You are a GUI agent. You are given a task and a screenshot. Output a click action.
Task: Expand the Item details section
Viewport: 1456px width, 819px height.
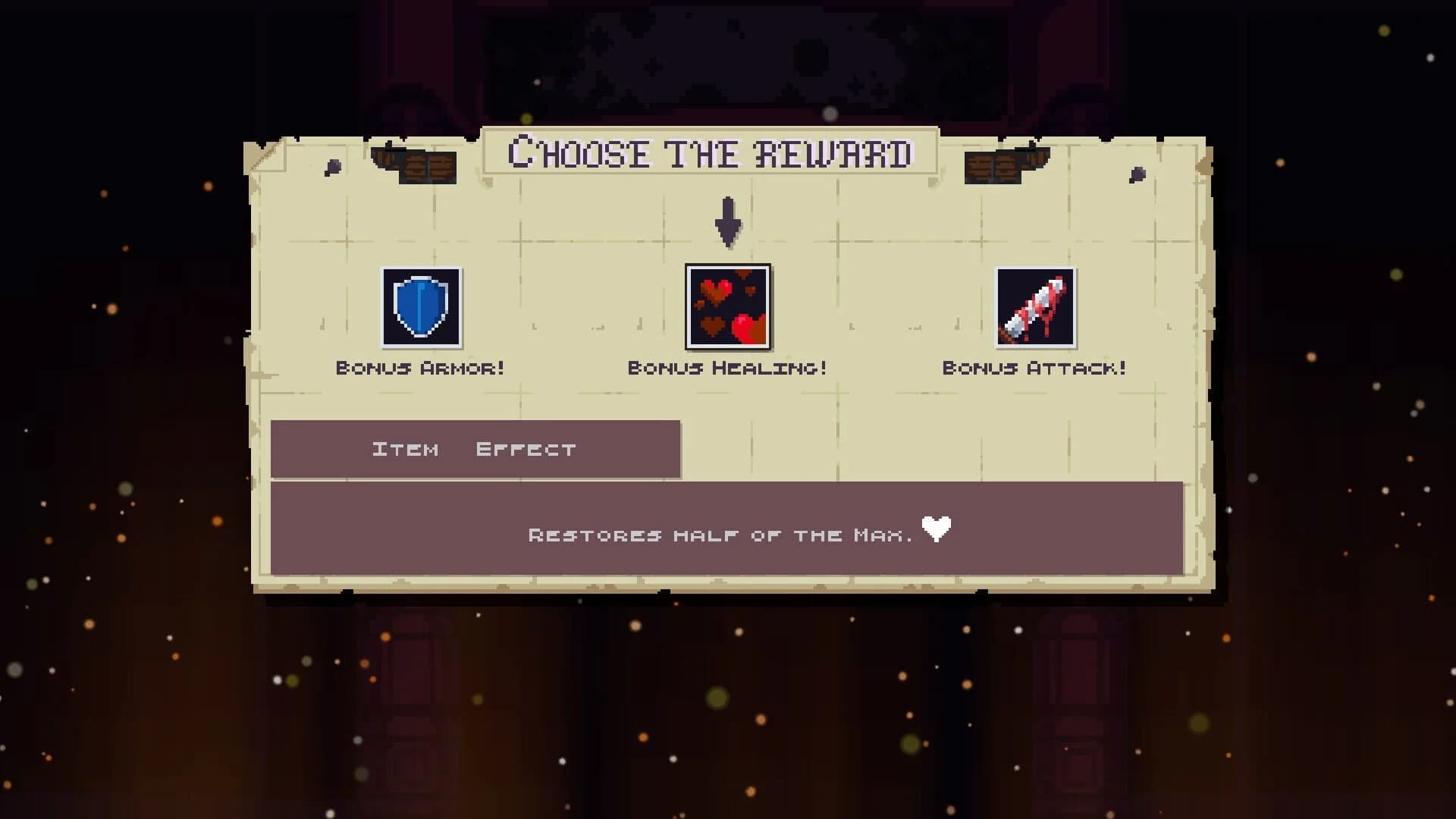405,448
